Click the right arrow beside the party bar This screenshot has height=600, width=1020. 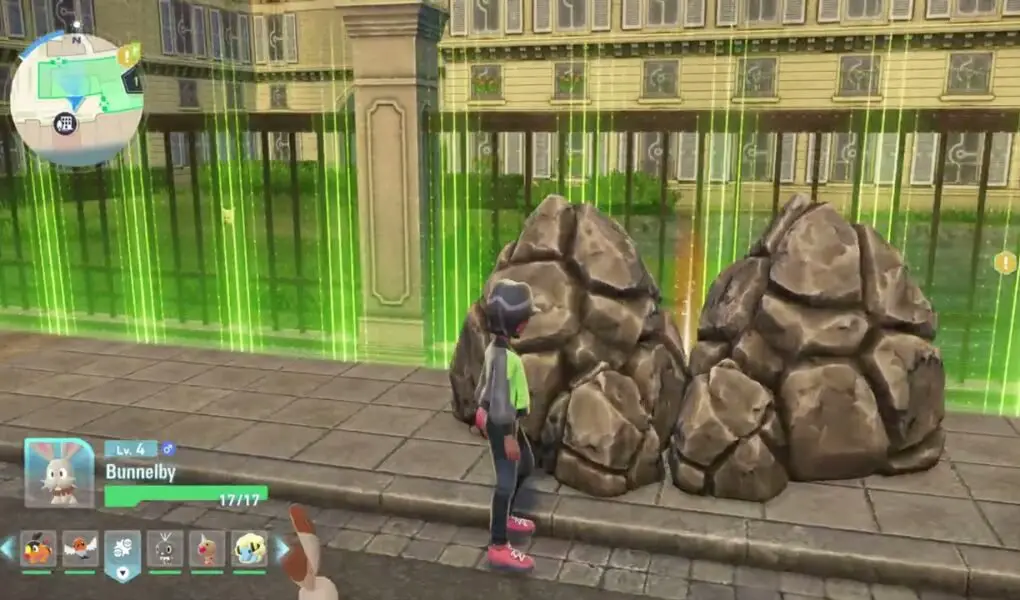pyautogui.click(x=281, y=548)
